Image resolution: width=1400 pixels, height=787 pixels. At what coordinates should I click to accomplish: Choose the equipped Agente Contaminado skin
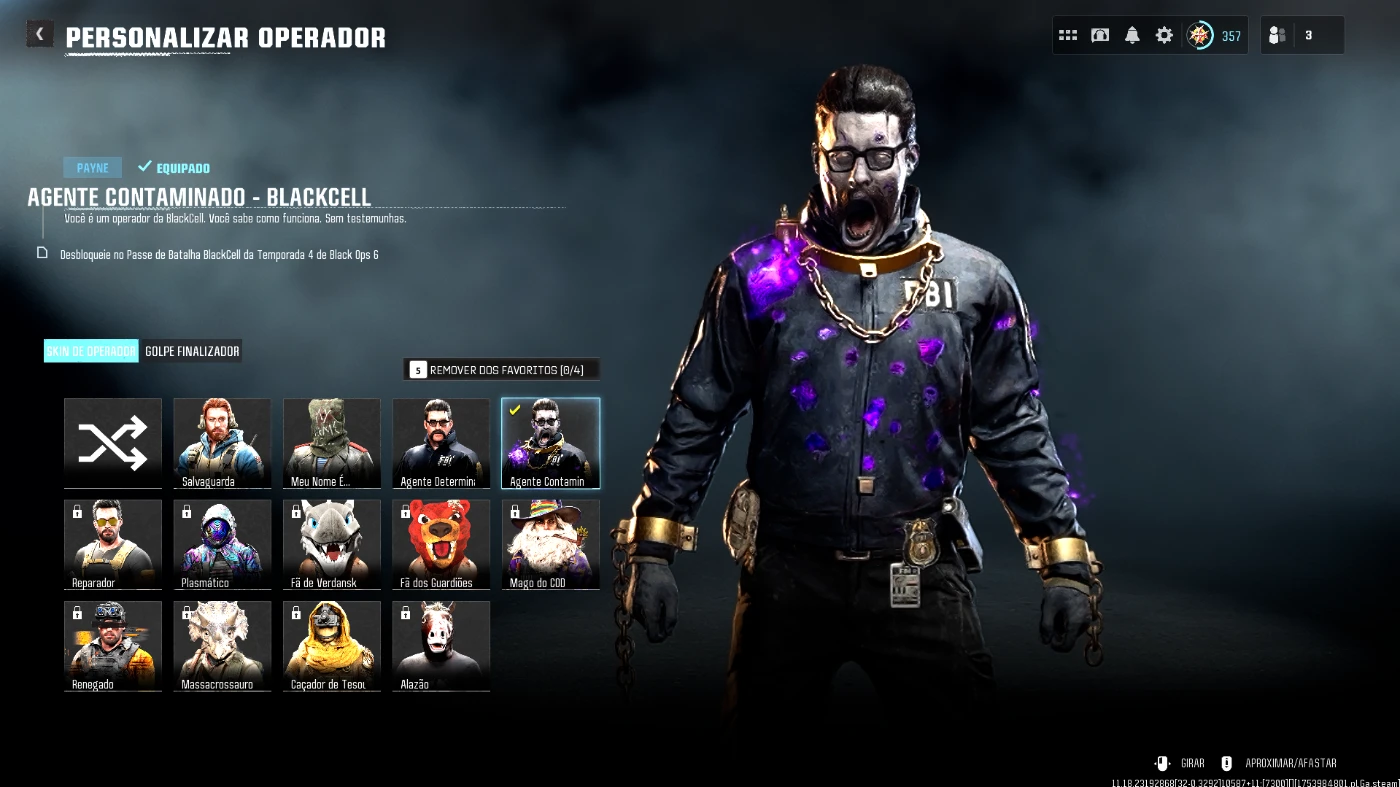tap(550, 443)
